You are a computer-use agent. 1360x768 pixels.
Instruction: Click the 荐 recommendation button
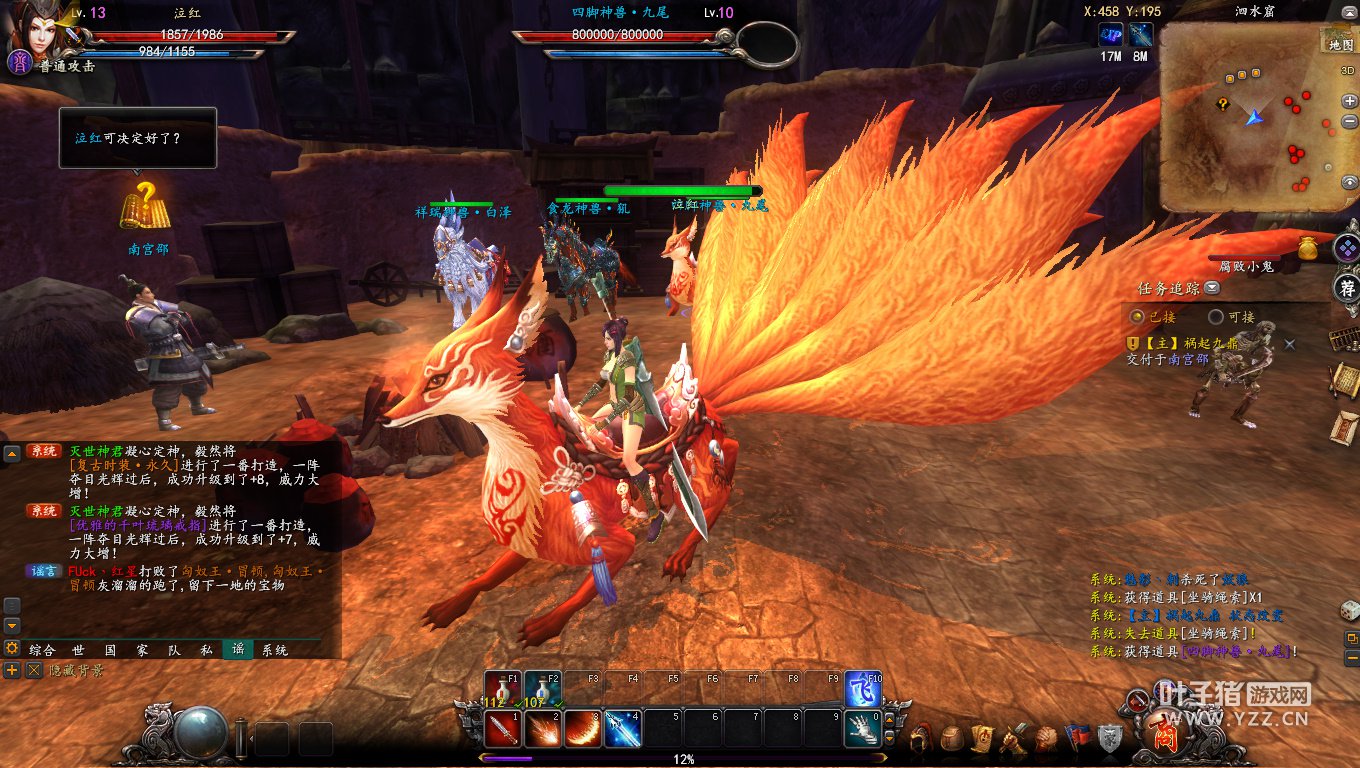point(1347,289)
